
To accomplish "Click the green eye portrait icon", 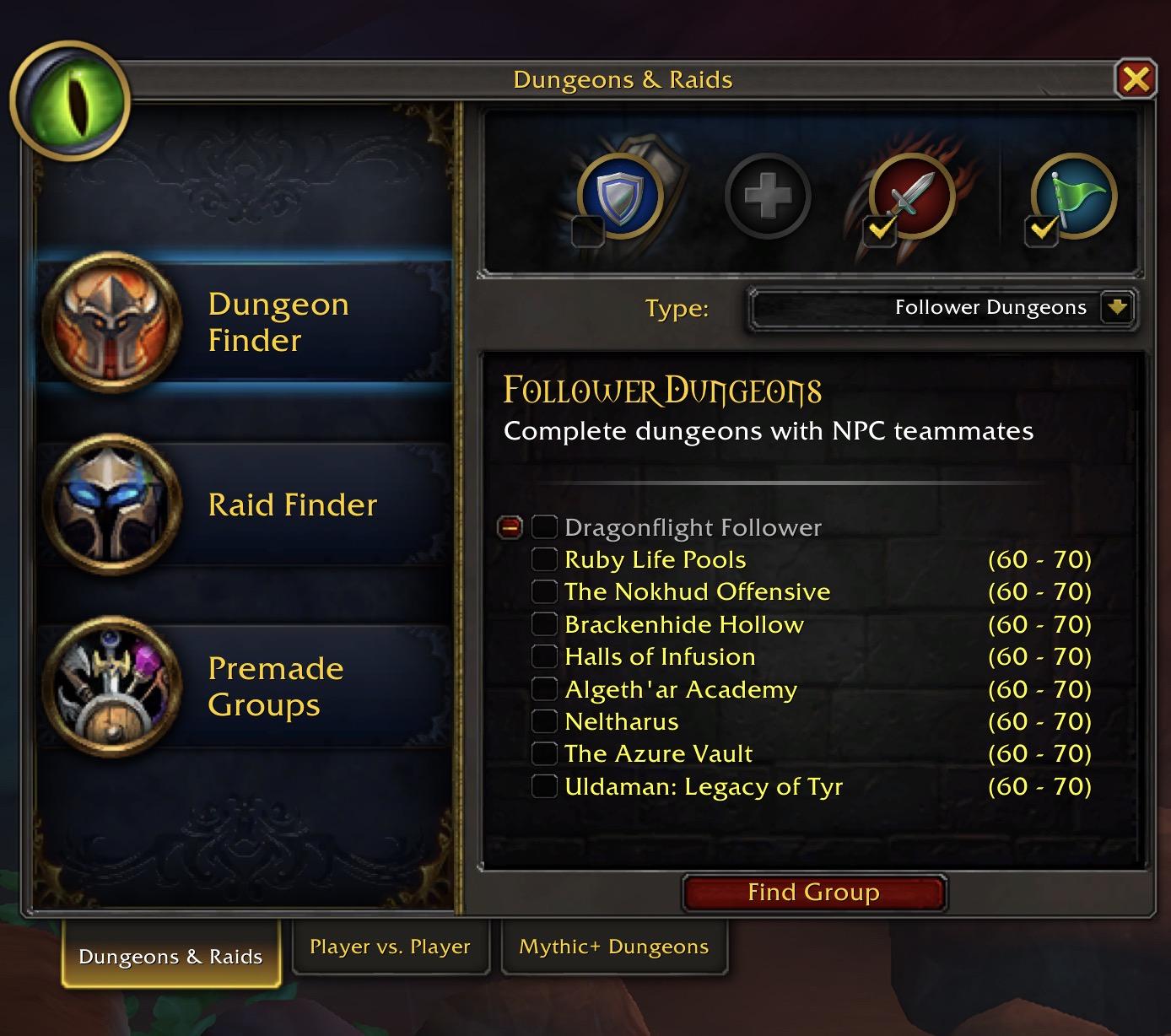I will point(71,101).
